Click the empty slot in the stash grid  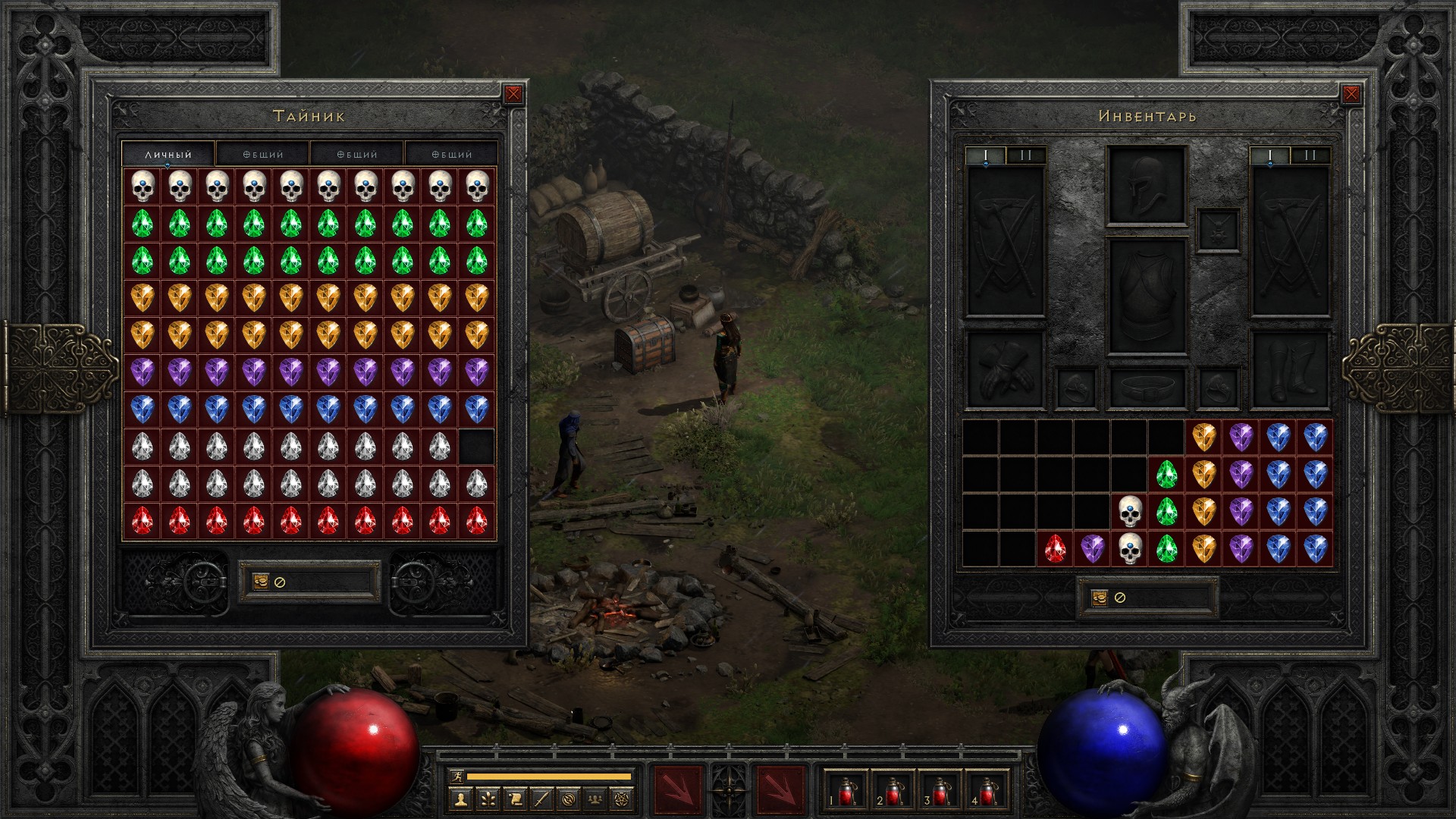[476, 447]
